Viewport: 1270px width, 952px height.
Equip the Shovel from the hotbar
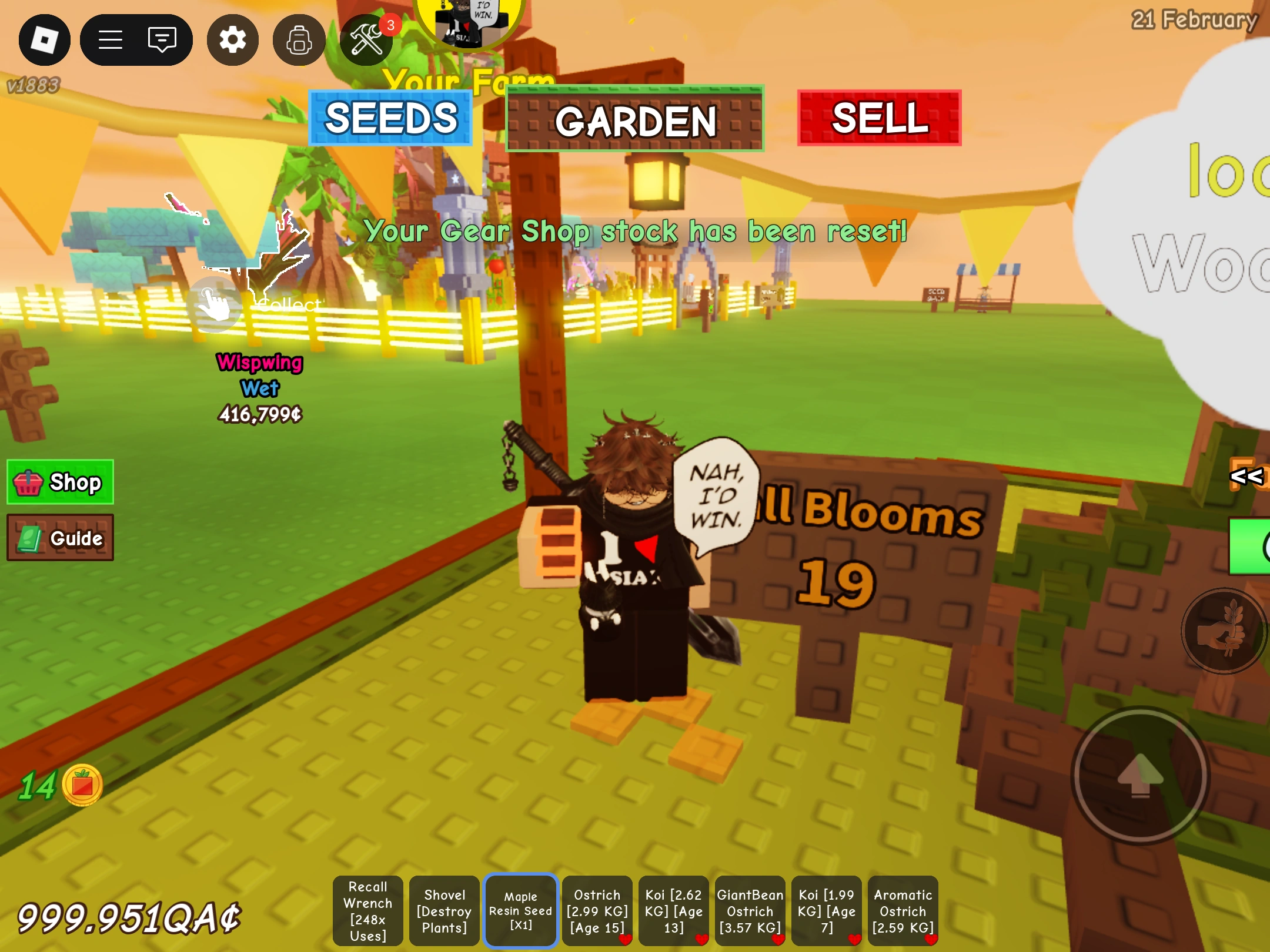coord(444,910)
